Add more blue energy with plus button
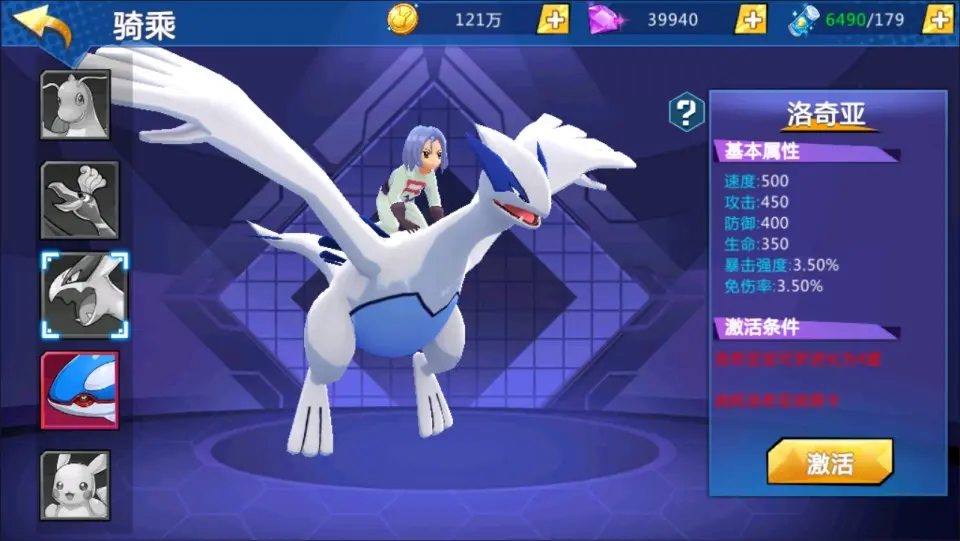The image size is (960, 541). pos(936,19)
